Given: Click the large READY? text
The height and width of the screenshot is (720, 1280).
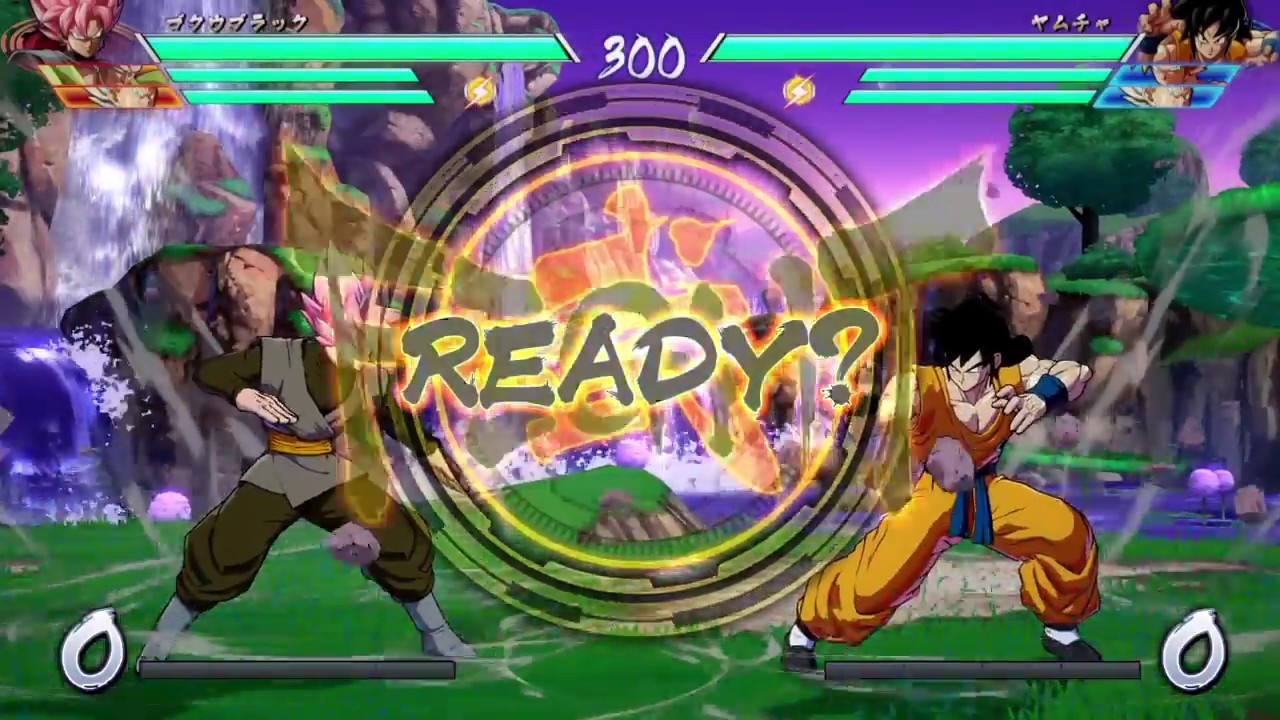Looking at the screenshot, I should (x=640, y=355).
